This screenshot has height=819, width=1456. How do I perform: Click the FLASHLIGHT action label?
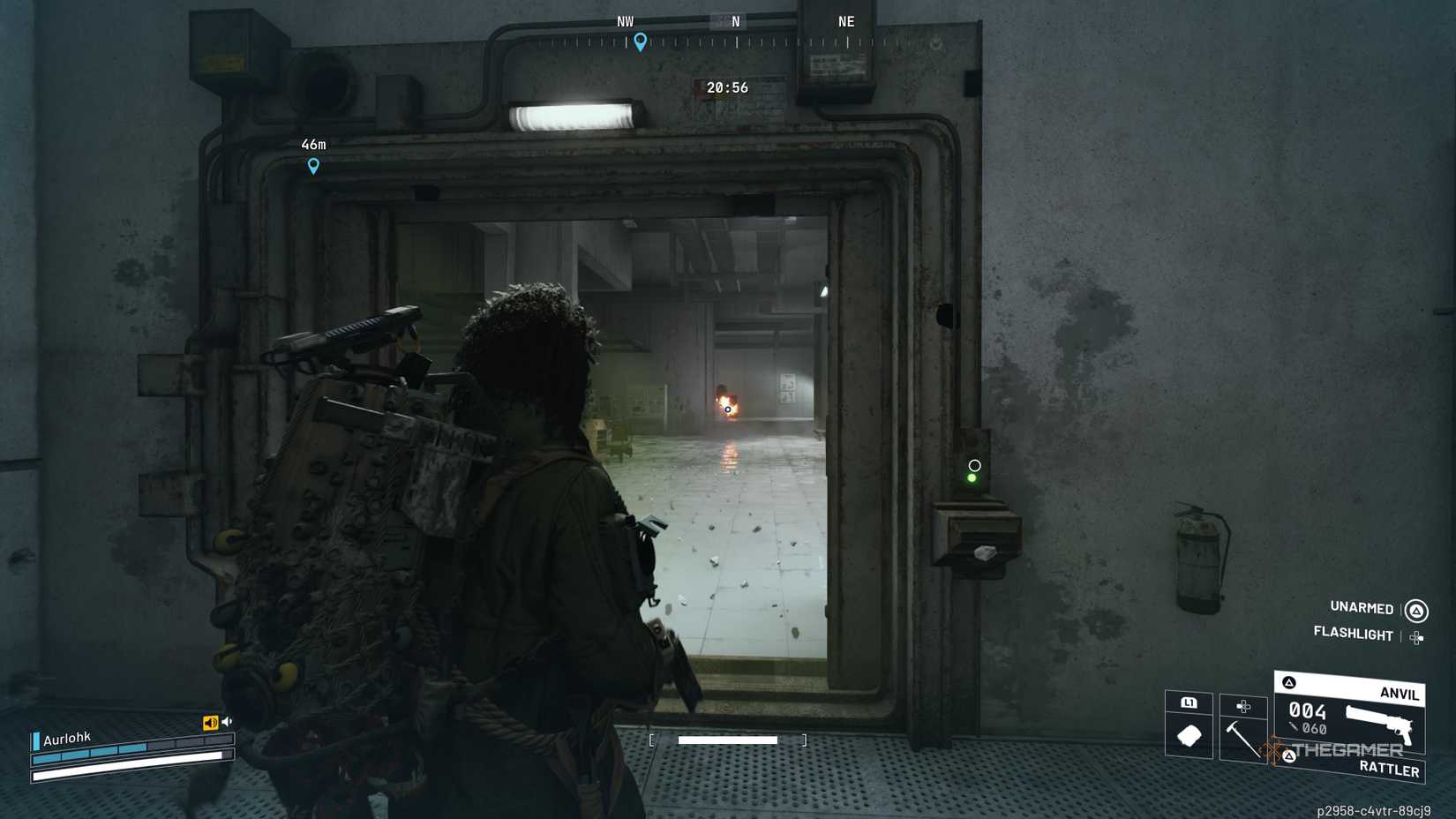[1354, 635]
